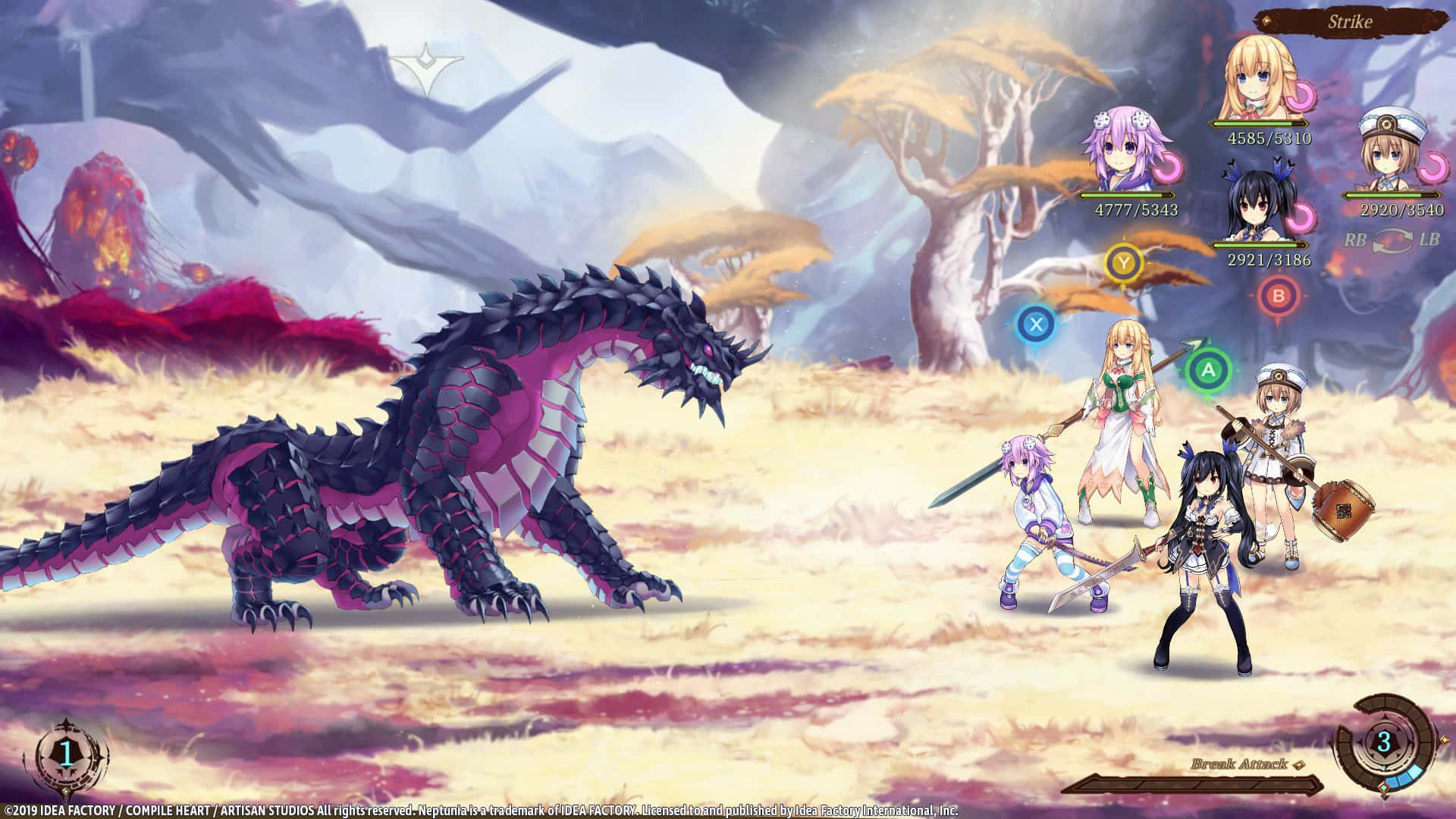Click Vert's portrait showing 4585/5310

(1259, 76)
